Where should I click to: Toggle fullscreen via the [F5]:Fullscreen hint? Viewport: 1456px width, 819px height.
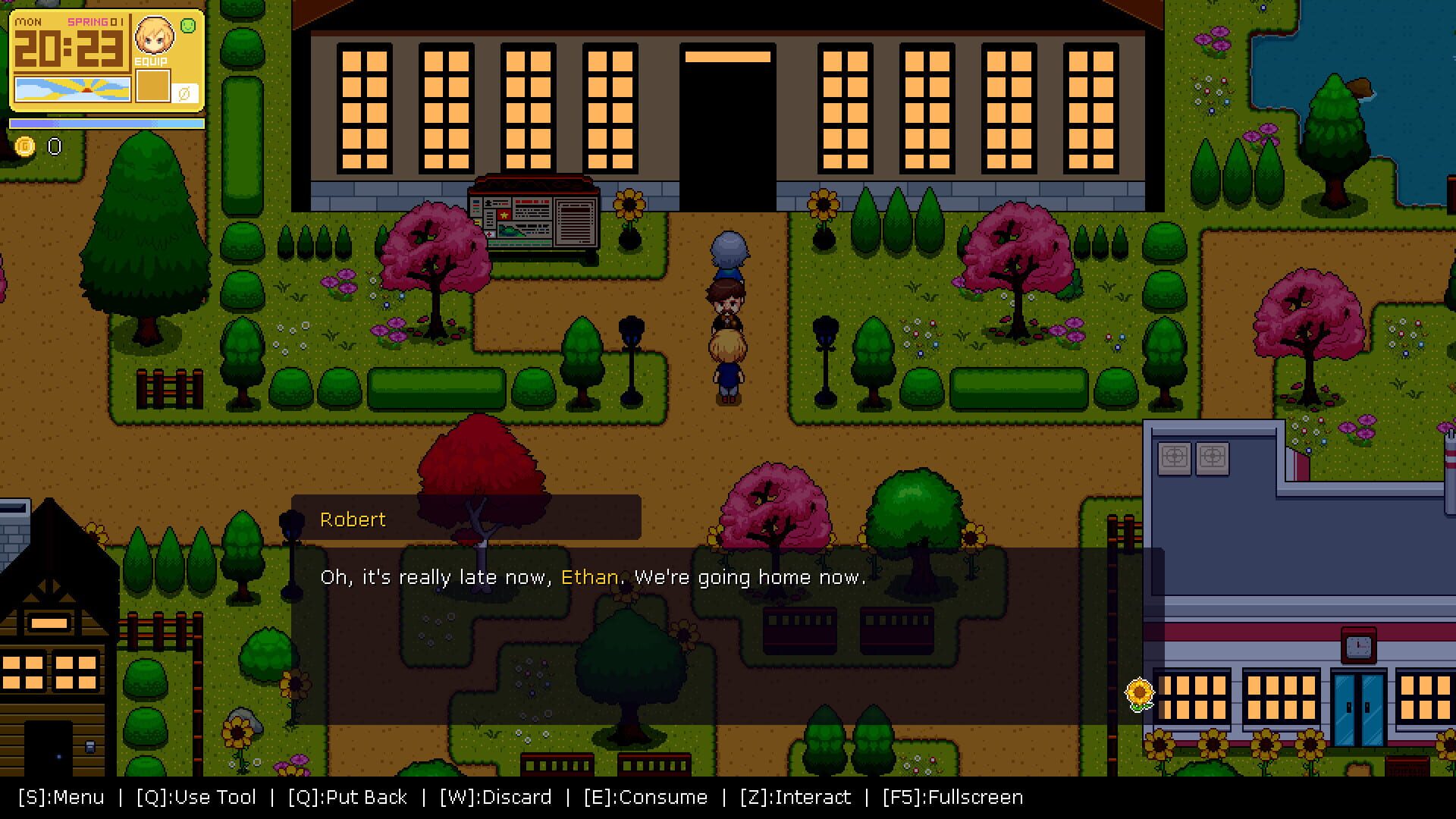[952, 797]
